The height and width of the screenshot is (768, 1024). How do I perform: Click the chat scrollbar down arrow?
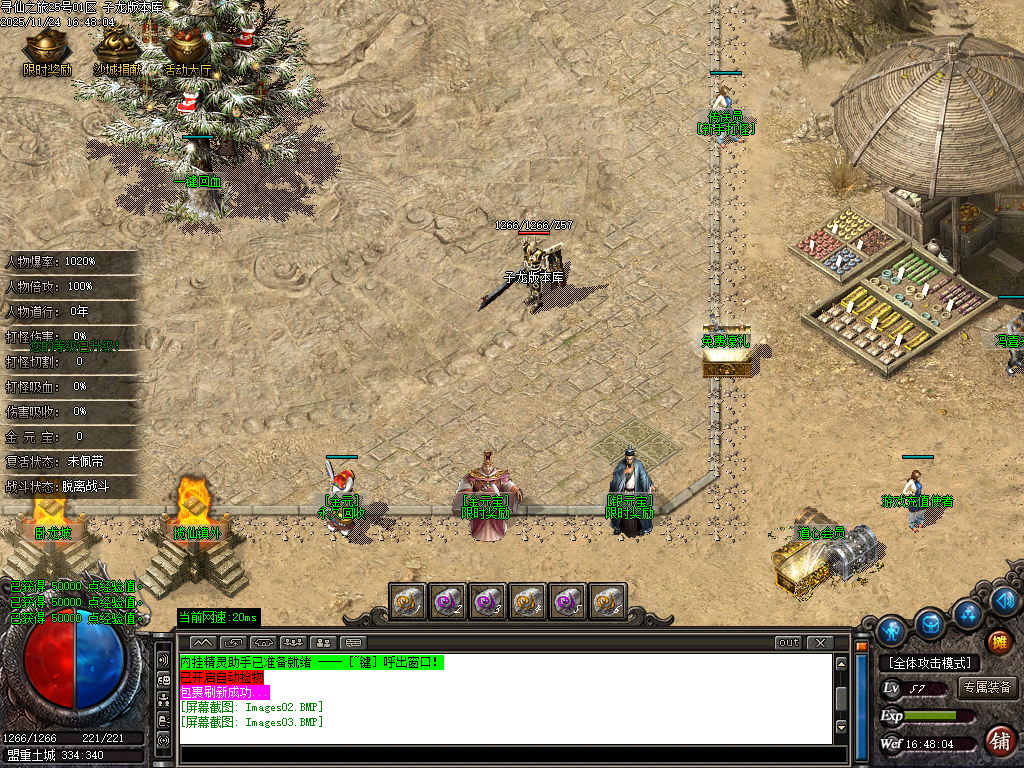[x=841, y=727]
